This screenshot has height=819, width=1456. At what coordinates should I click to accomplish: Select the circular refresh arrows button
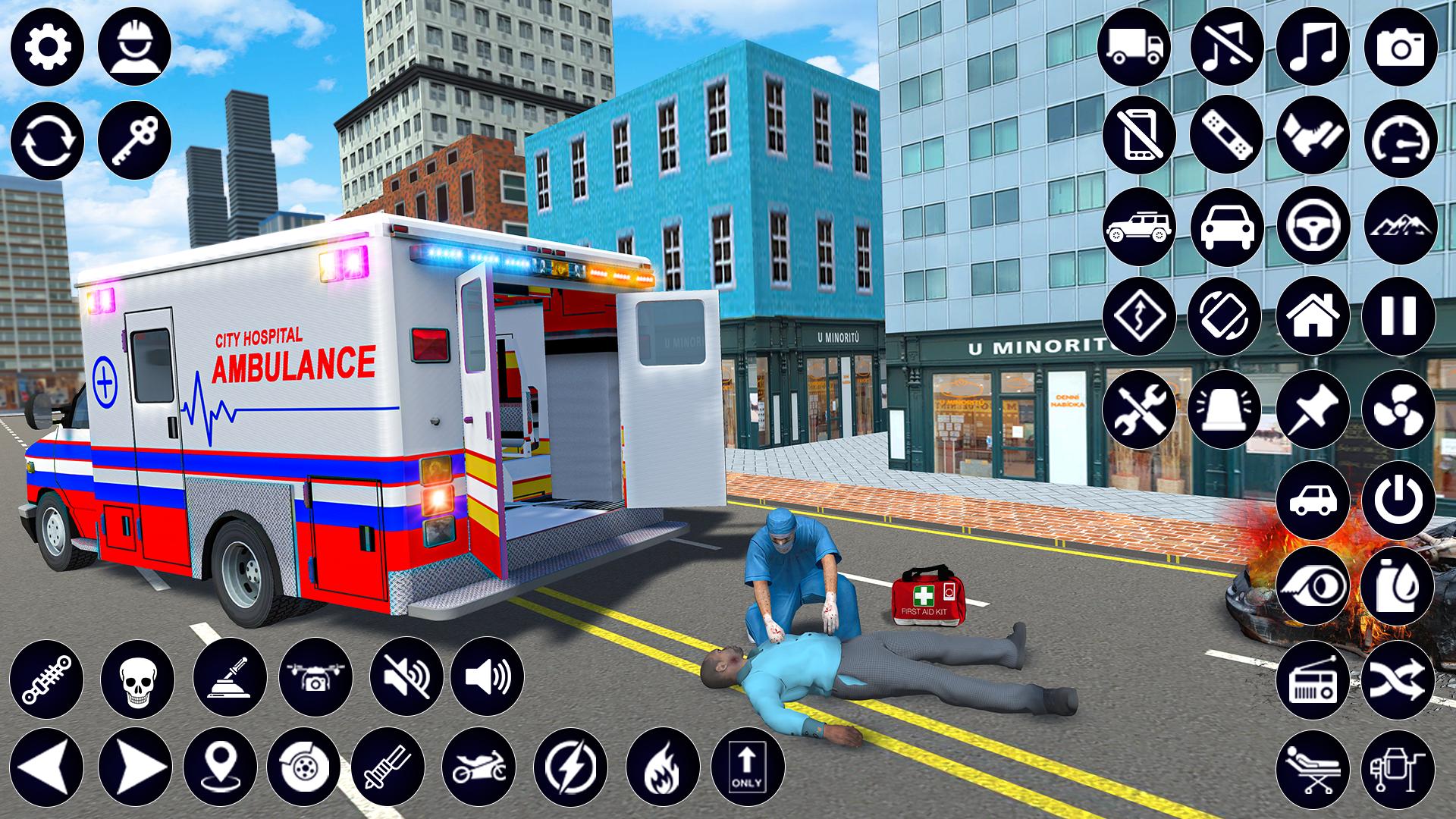[x=47, y=140]
